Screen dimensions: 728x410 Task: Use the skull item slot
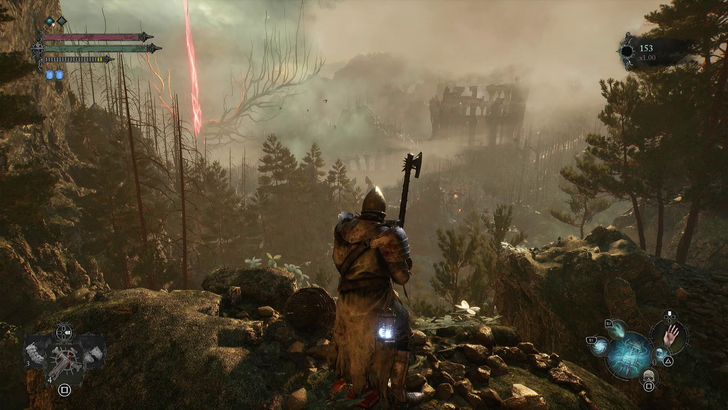coord(648,376)
